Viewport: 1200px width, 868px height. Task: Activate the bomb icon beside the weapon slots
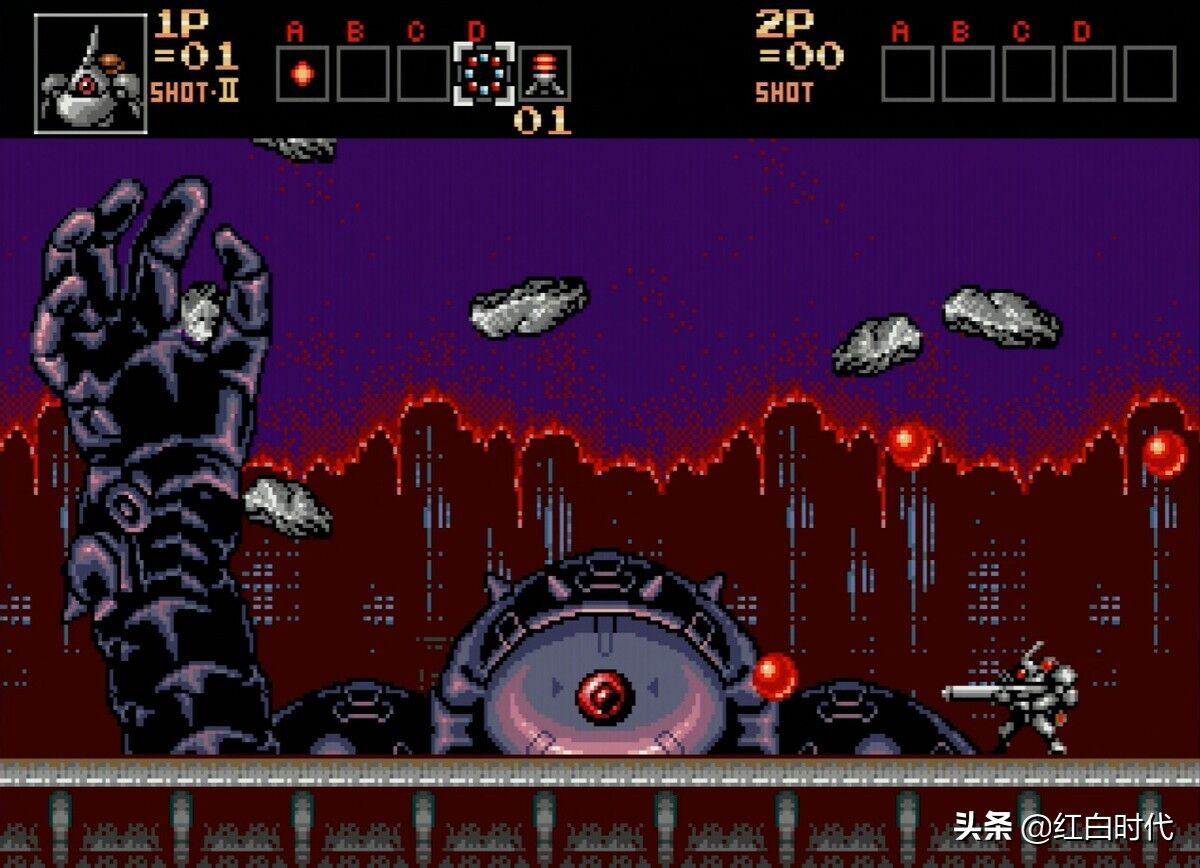pyautogui.click(x=545, y=74)
